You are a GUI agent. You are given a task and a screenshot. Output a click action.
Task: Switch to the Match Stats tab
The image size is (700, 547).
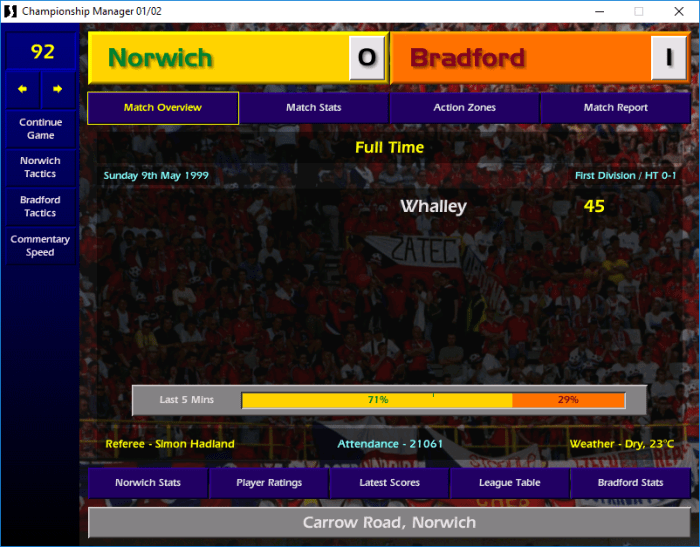coord(314,108)
